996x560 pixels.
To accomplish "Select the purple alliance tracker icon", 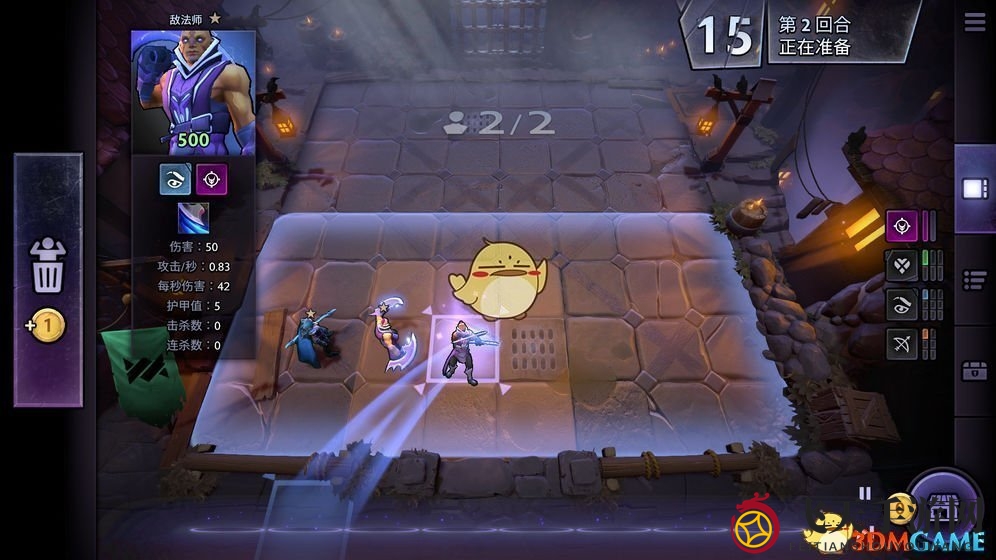I will click(x=901, y=226).
